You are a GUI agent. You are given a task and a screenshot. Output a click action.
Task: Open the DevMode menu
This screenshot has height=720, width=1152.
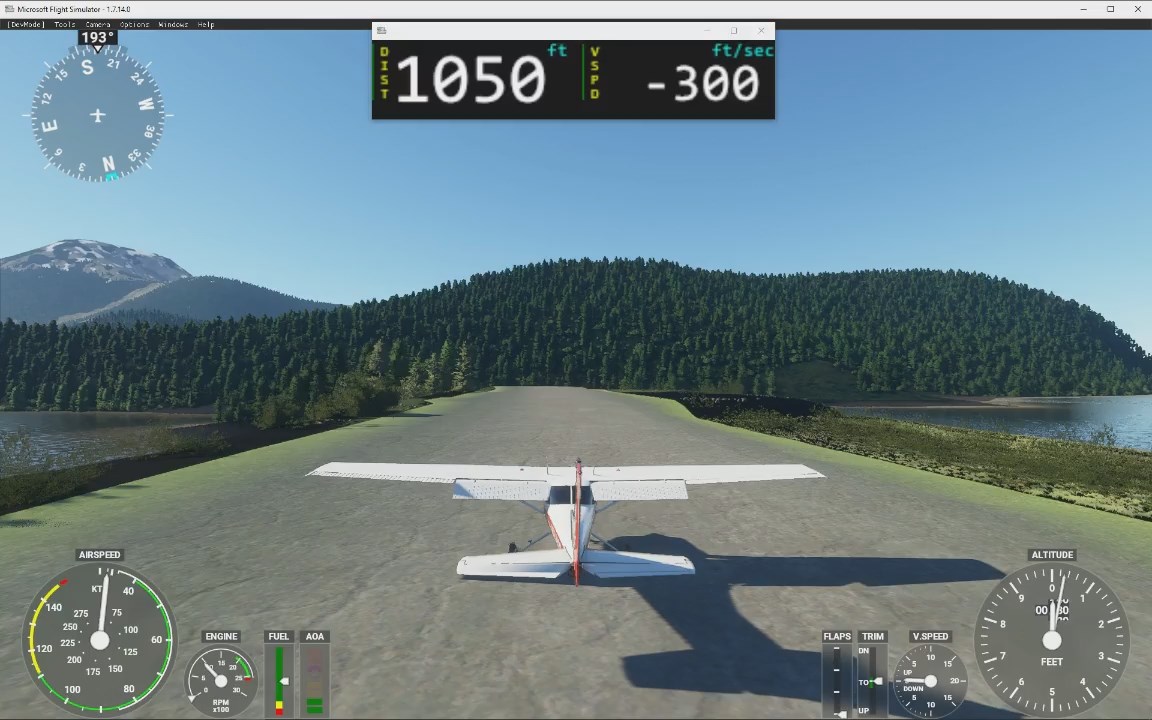pos(26,24)
